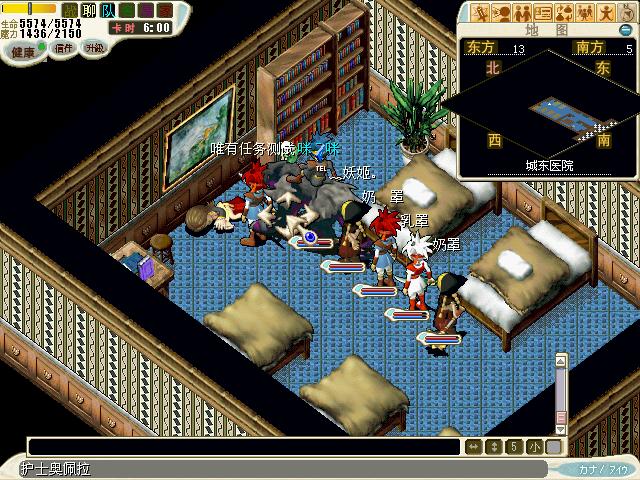The width and height of the screenshot is (640, 480).
Task: Toggle the 战 battle mode button
Action: tap(69, 10)
